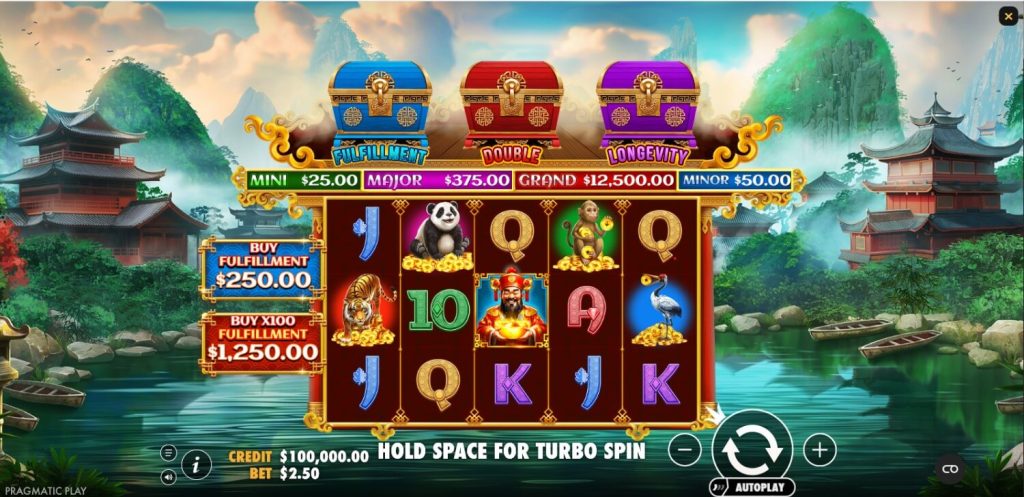Decrease the bet with the minus button

[x=684, y=450]
